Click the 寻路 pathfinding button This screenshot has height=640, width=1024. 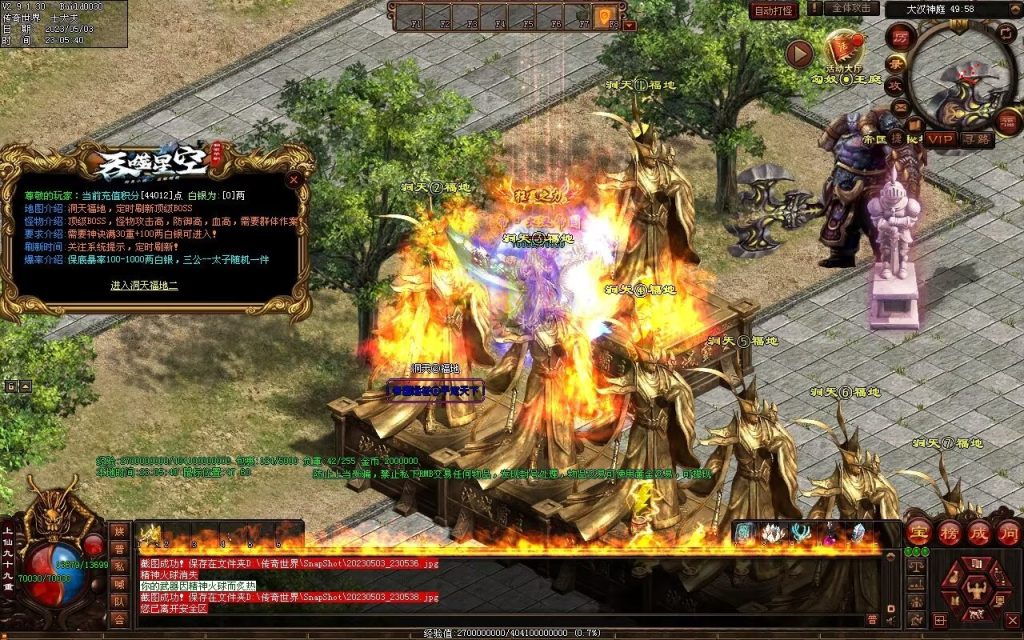(977, 139)
